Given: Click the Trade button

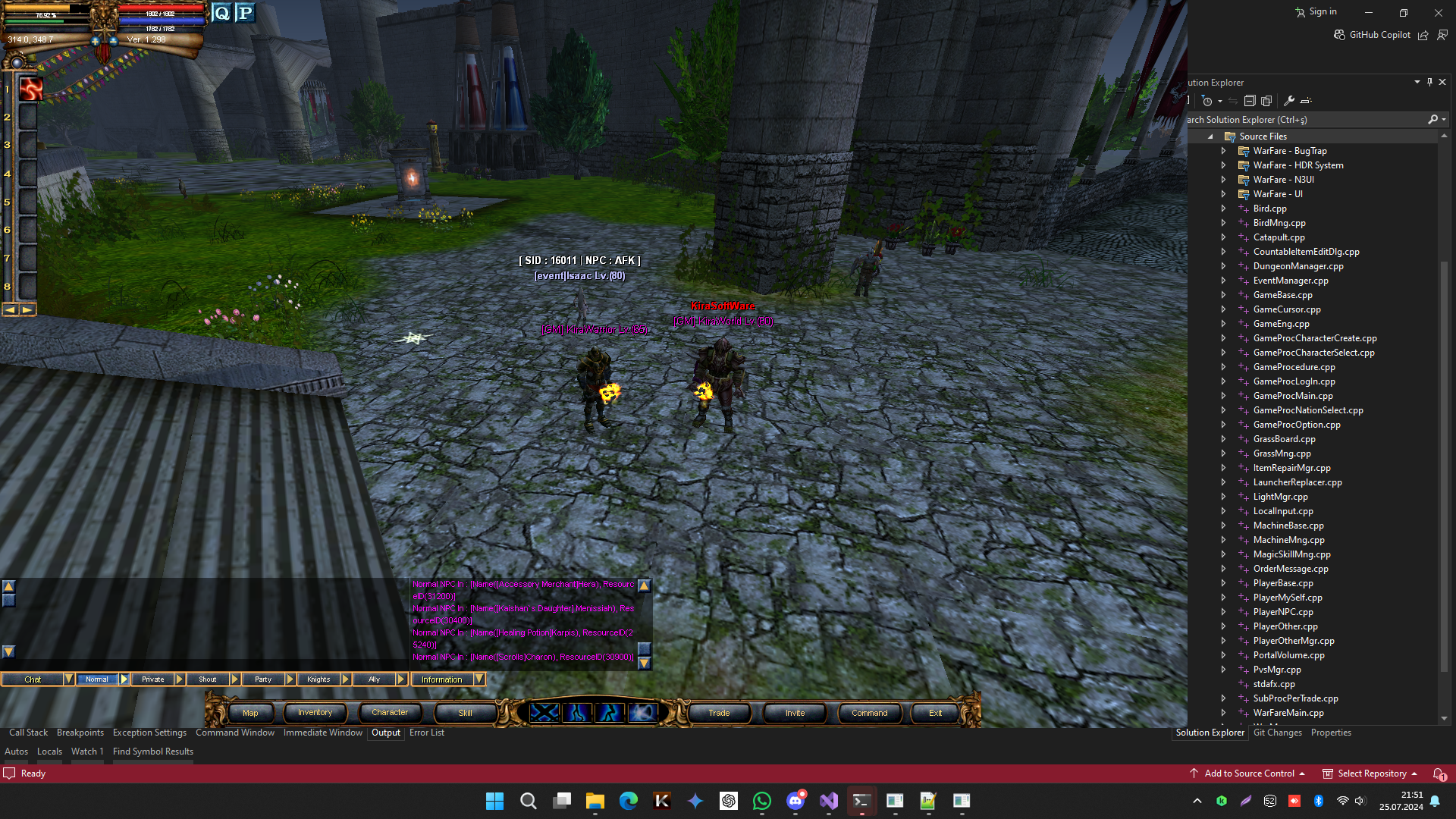Looking at the screenshot, I should tap(719, 713).
